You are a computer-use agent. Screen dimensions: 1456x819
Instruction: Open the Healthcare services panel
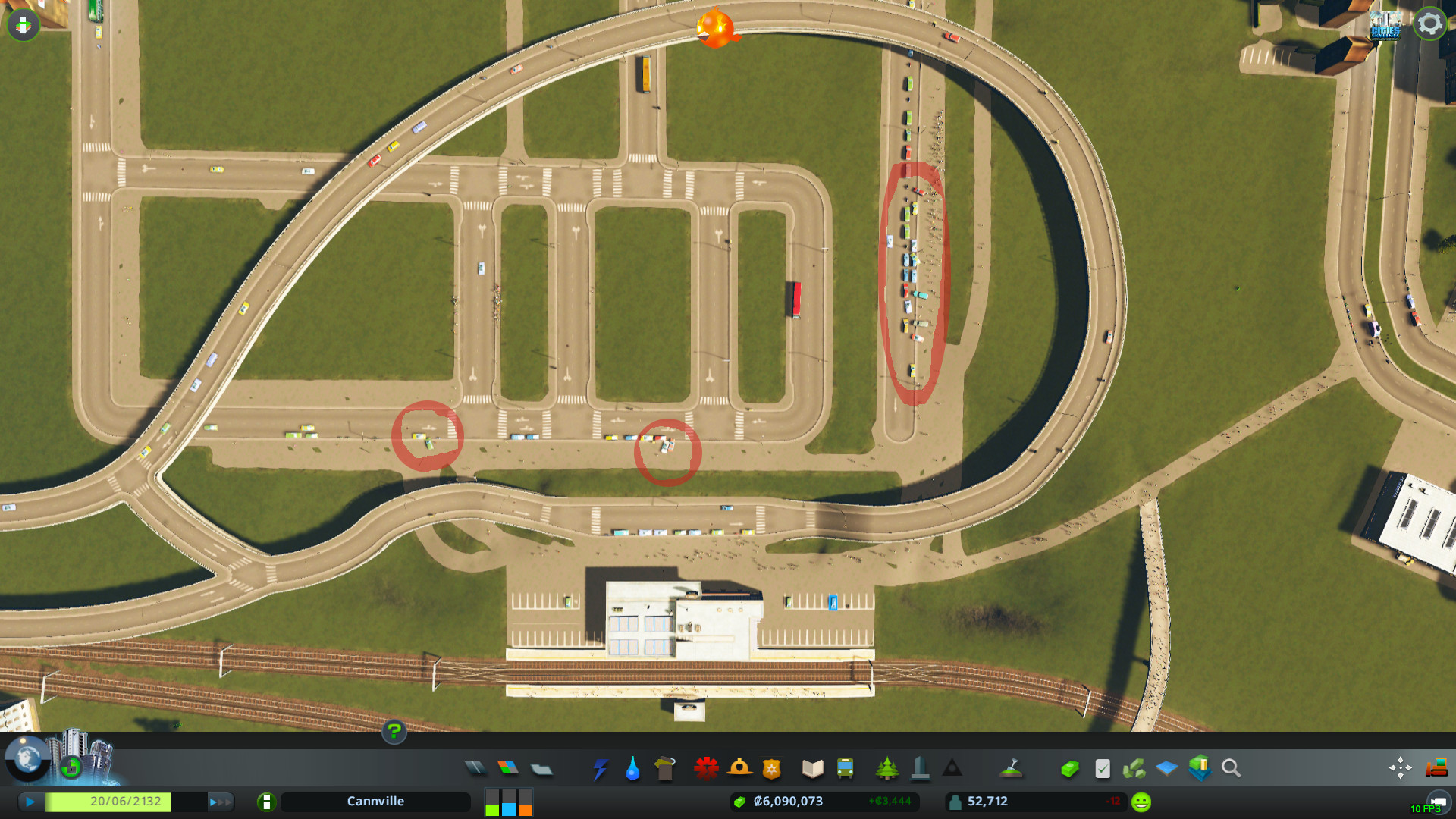coord(705,767)
